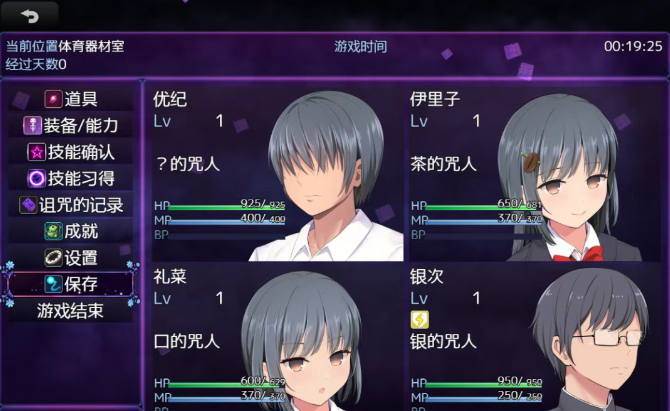View 诅咒的记录 curse records
670x411 pixels.
coord(71,205)
